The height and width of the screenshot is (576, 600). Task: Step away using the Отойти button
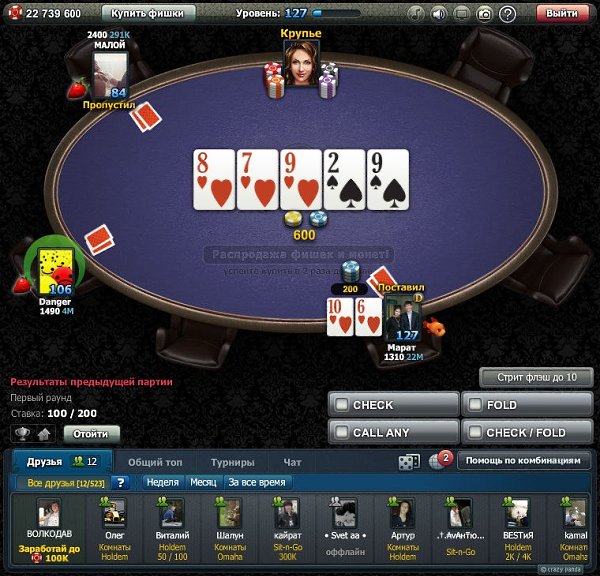[x=91, y=434]
